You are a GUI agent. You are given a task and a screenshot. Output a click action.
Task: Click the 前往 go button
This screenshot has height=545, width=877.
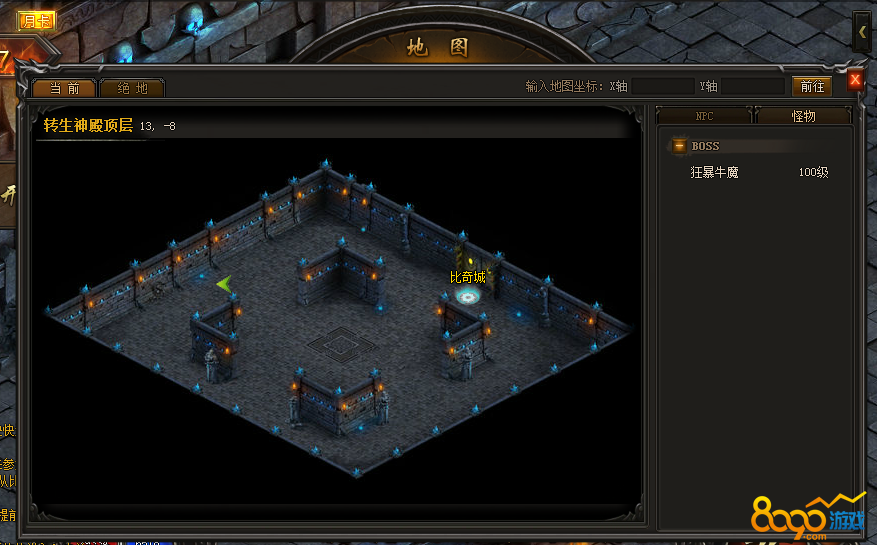811,87
